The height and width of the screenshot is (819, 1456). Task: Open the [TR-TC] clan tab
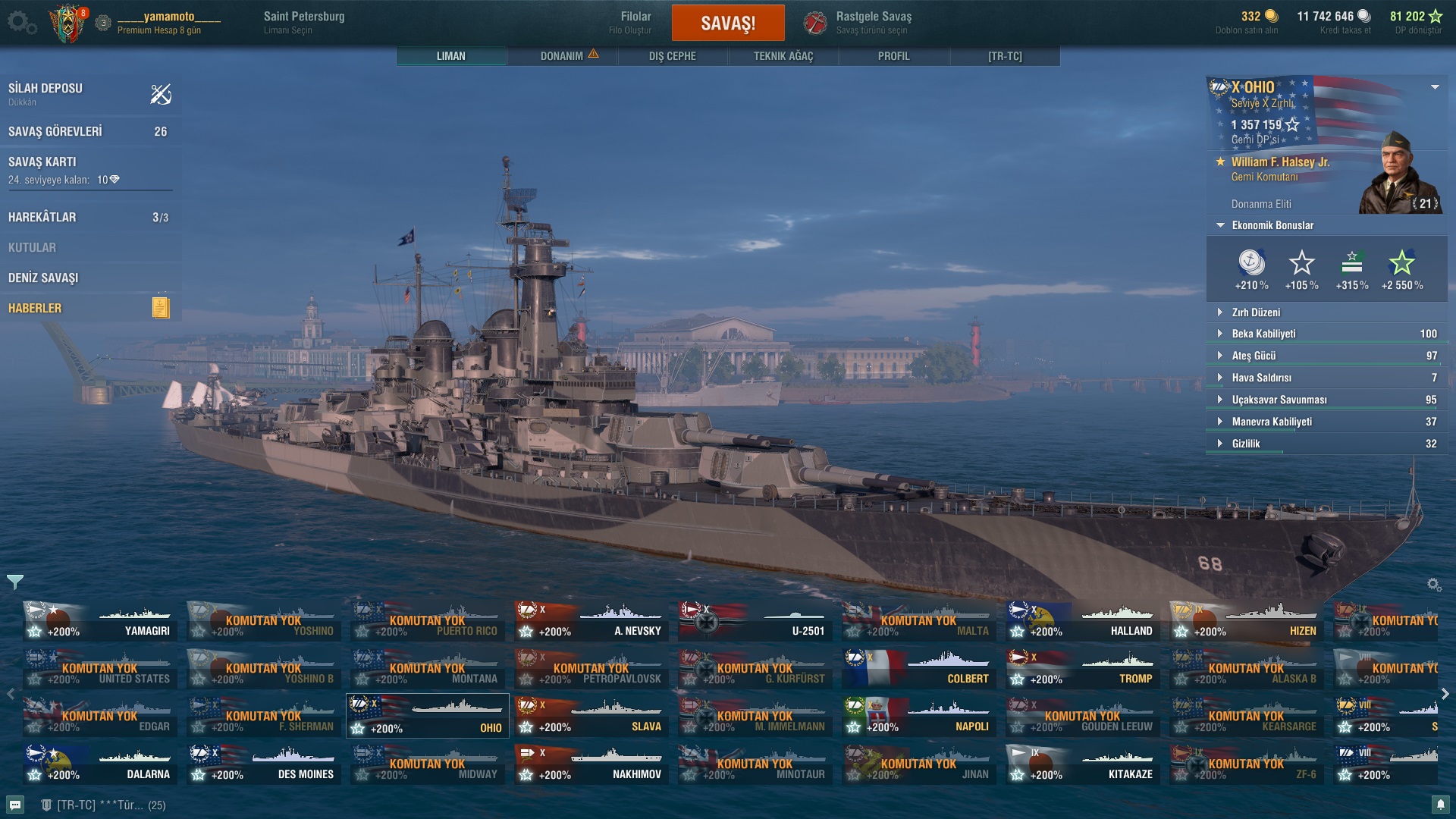(1004, 56)
